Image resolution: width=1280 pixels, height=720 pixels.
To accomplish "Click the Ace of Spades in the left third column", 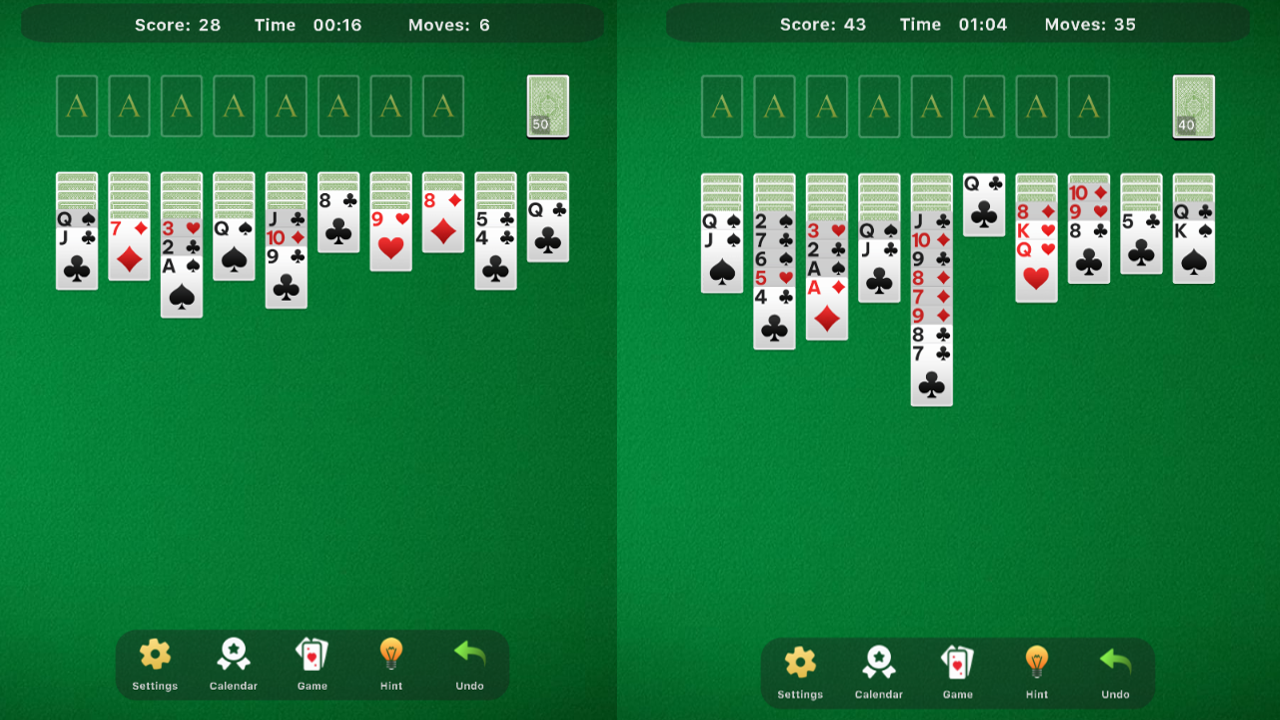I will pos(181,268).
